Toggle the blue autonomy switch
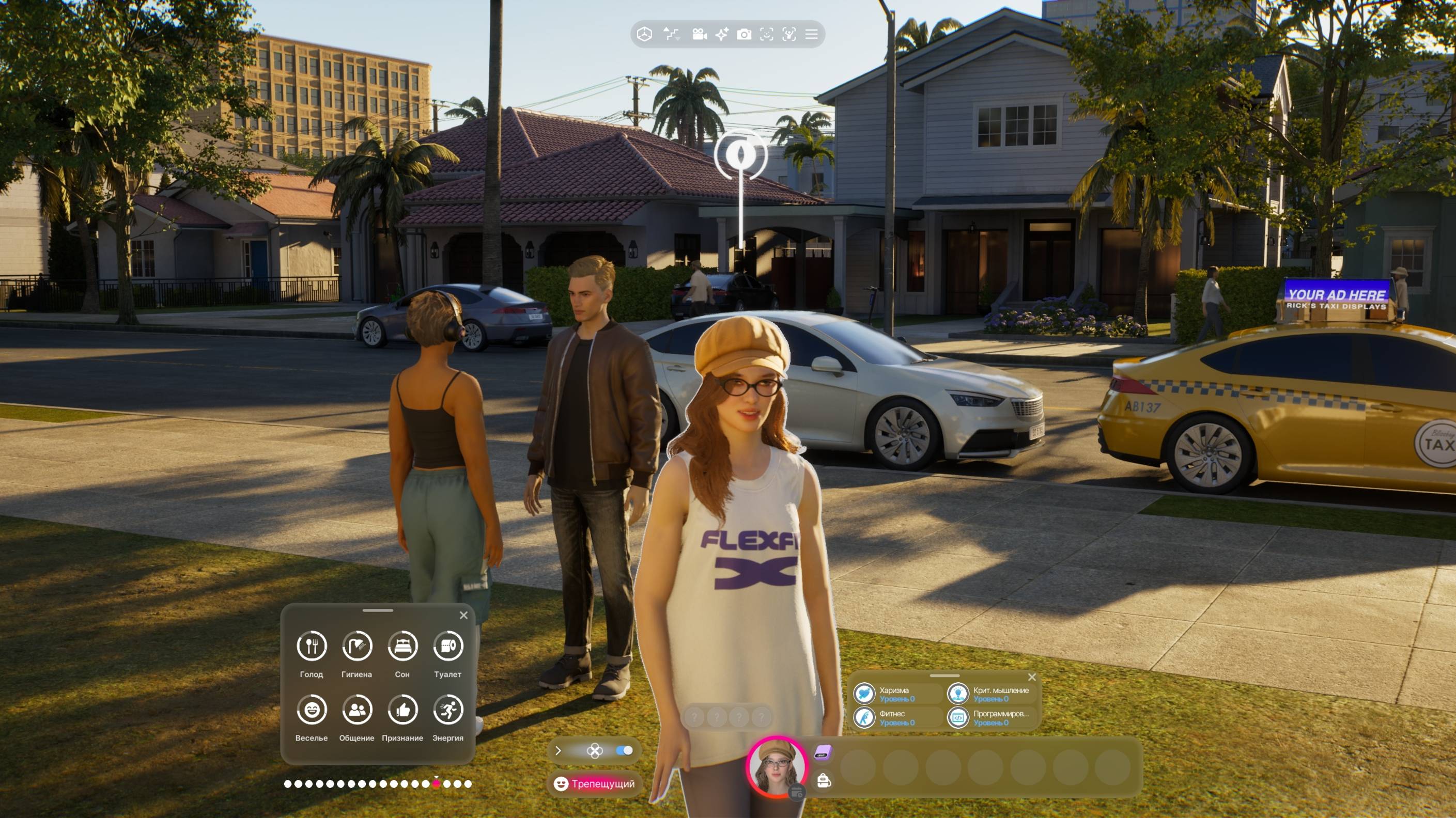The width and height of the screenshot is (1456, 818). [x=624, y=751]
